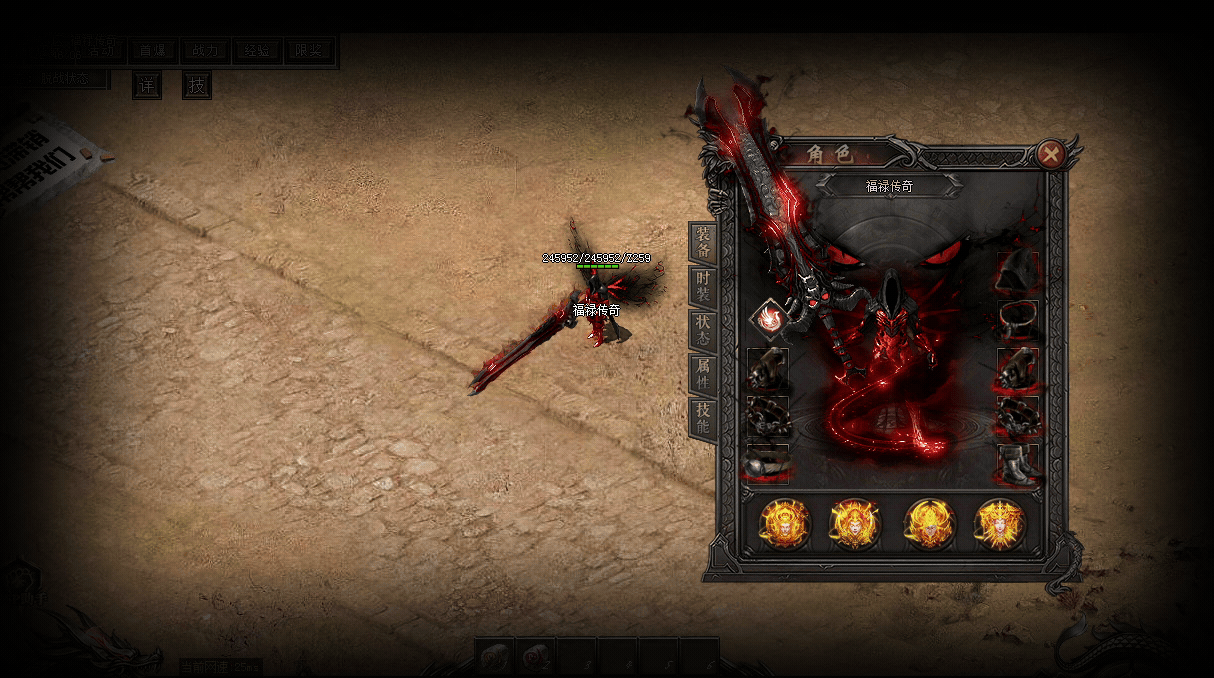Click the 技 skill button
This screenshot has width=1214, height=678.
pyautogui.click(x=197, y=86)
